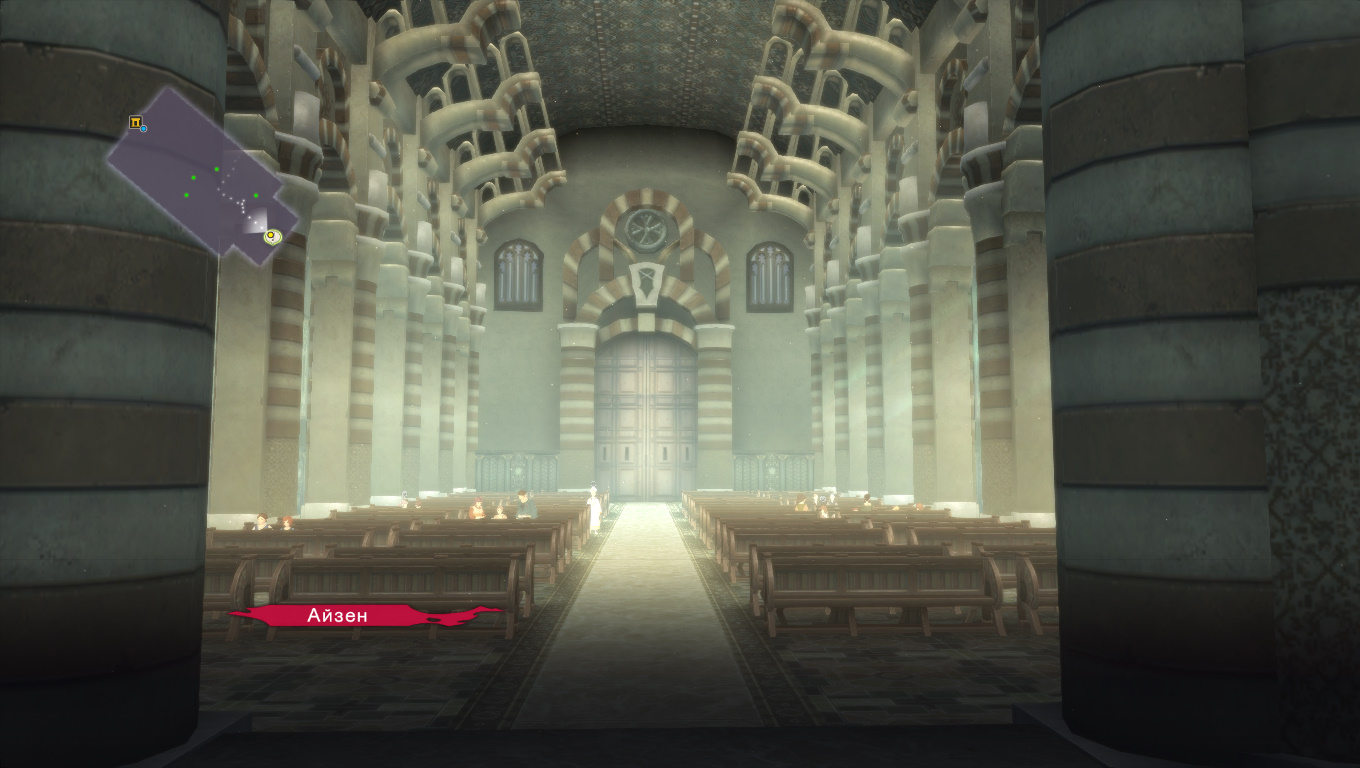
Task: Click the blue dot beside the minimap gate icon
Action: click(144, 129)
